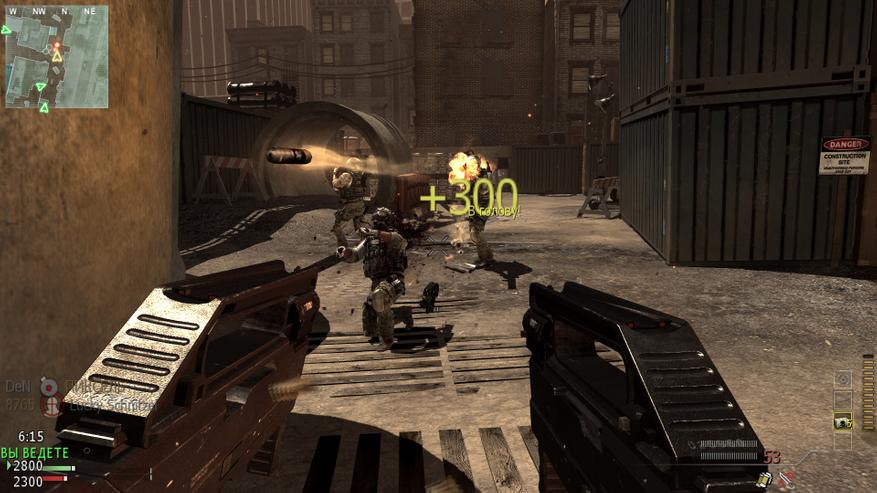This screenshot has width=877, height=493.
Task: Click the minimap in the corner
Action: tap(56, 57)
